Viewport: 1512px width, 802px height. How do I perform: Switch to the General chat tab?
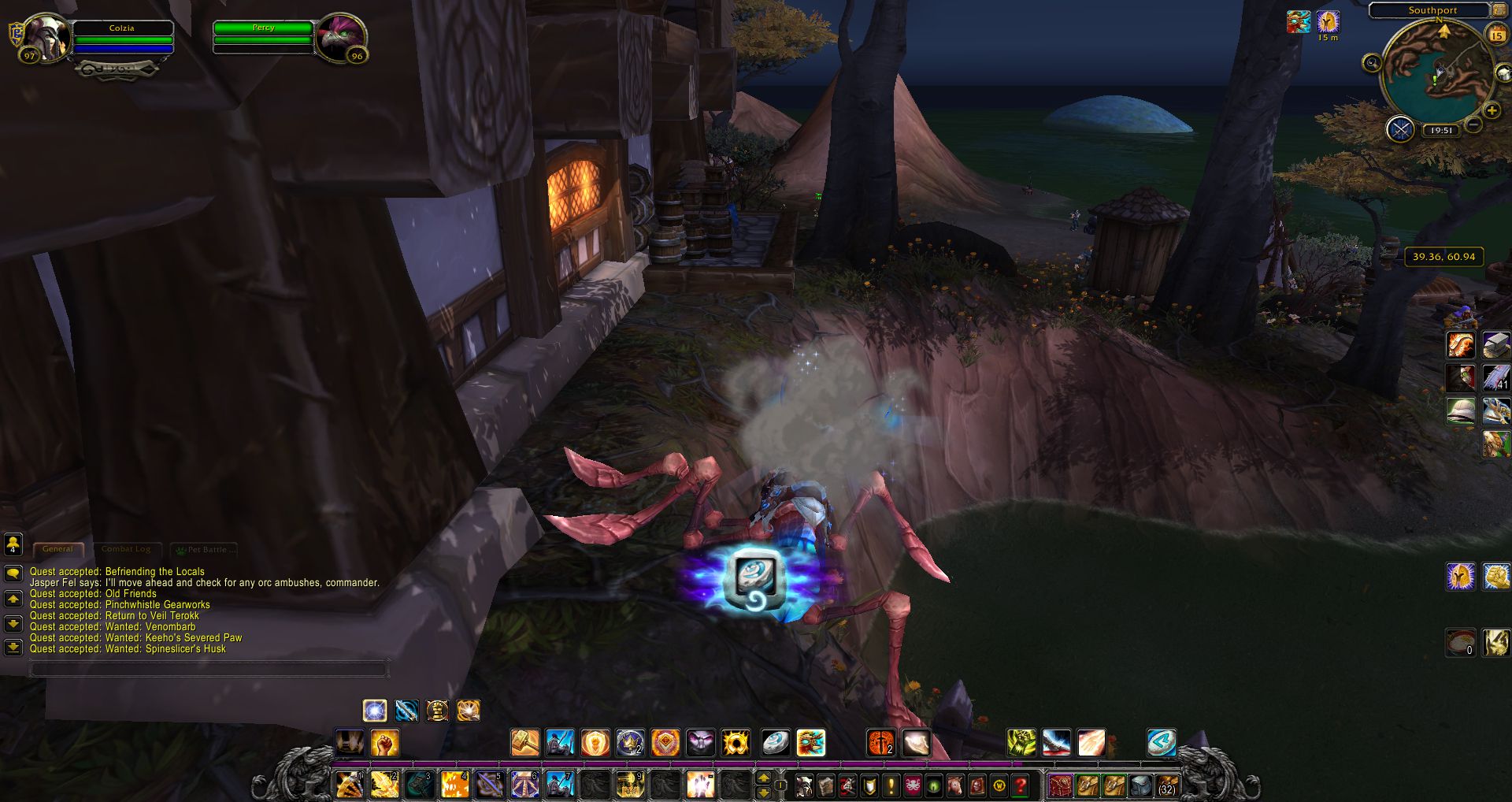(57, 549)
